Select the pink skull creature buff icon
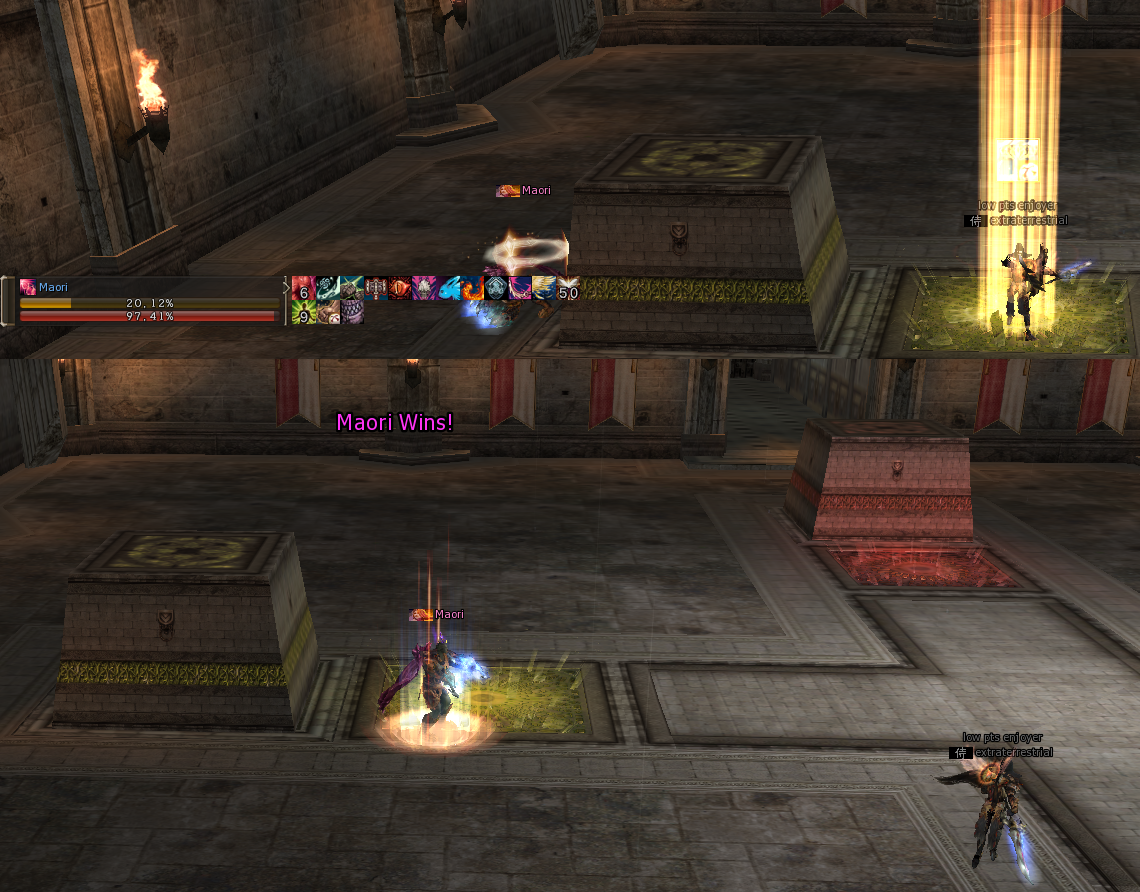1140x892 pixels. pos(424,288)
